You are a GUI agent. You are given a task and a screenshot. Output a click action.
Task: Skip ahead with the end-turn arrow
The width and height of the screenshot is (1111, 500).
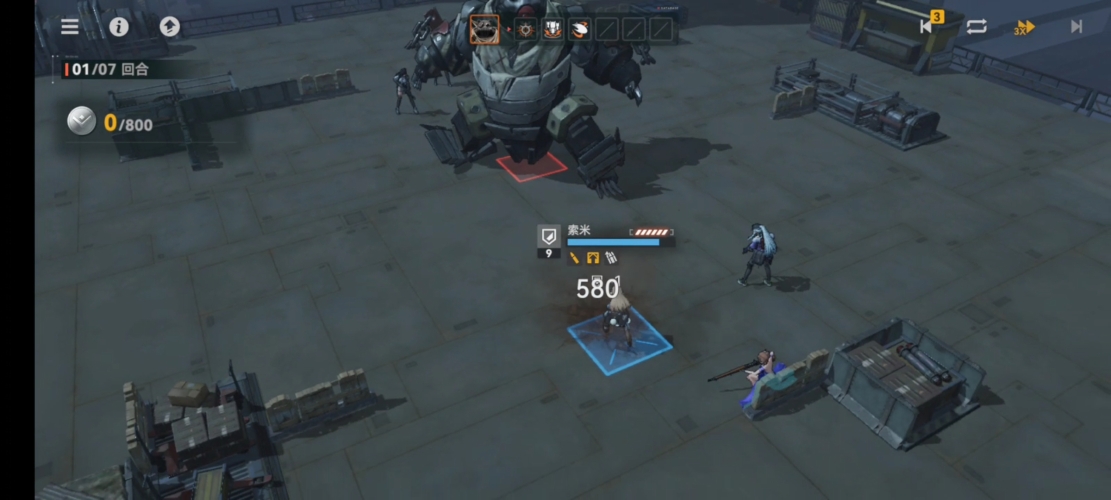click(x=1076, y=27)
